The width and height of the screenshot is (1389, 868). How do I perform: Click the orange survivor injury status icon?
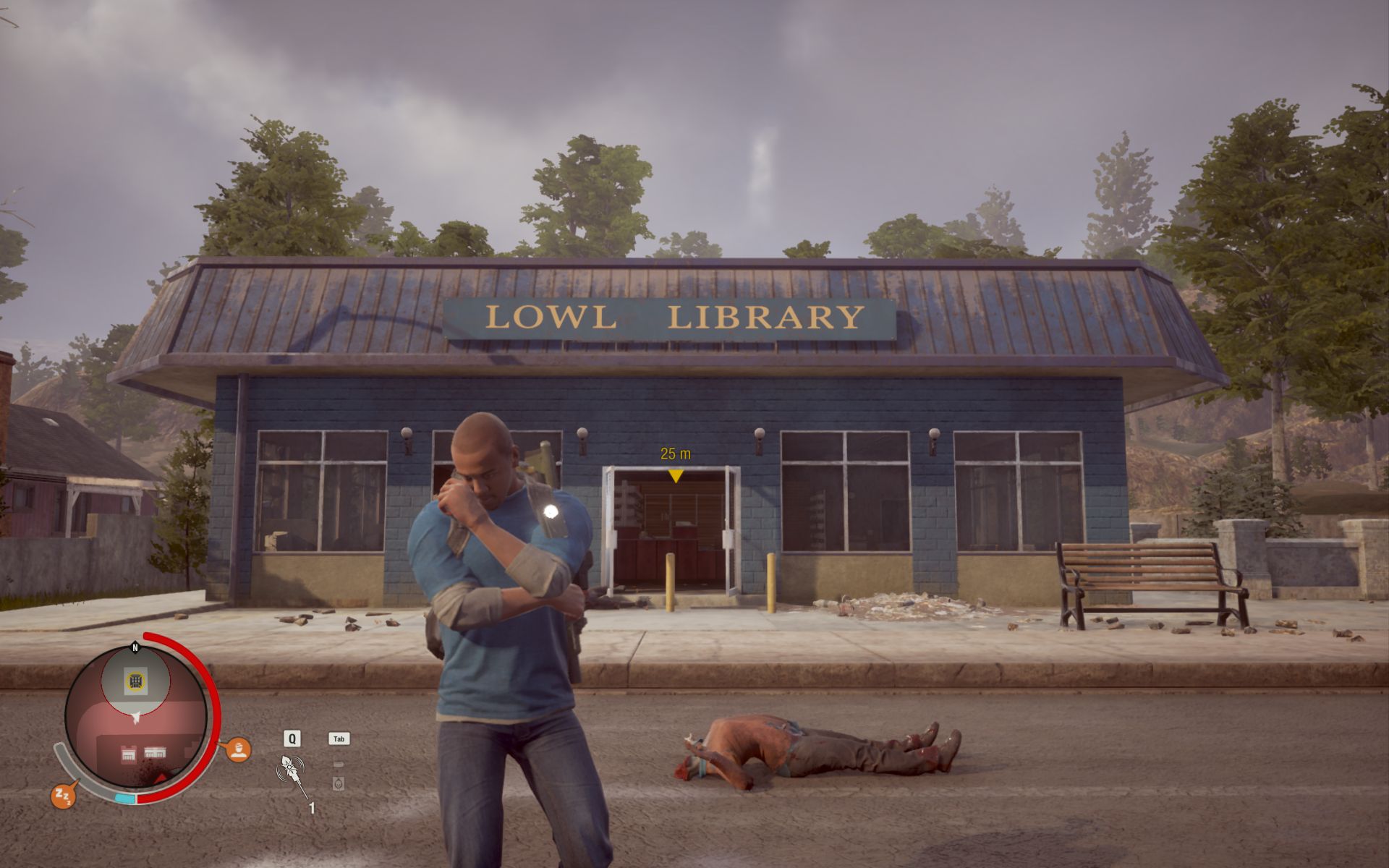(238, 749)
